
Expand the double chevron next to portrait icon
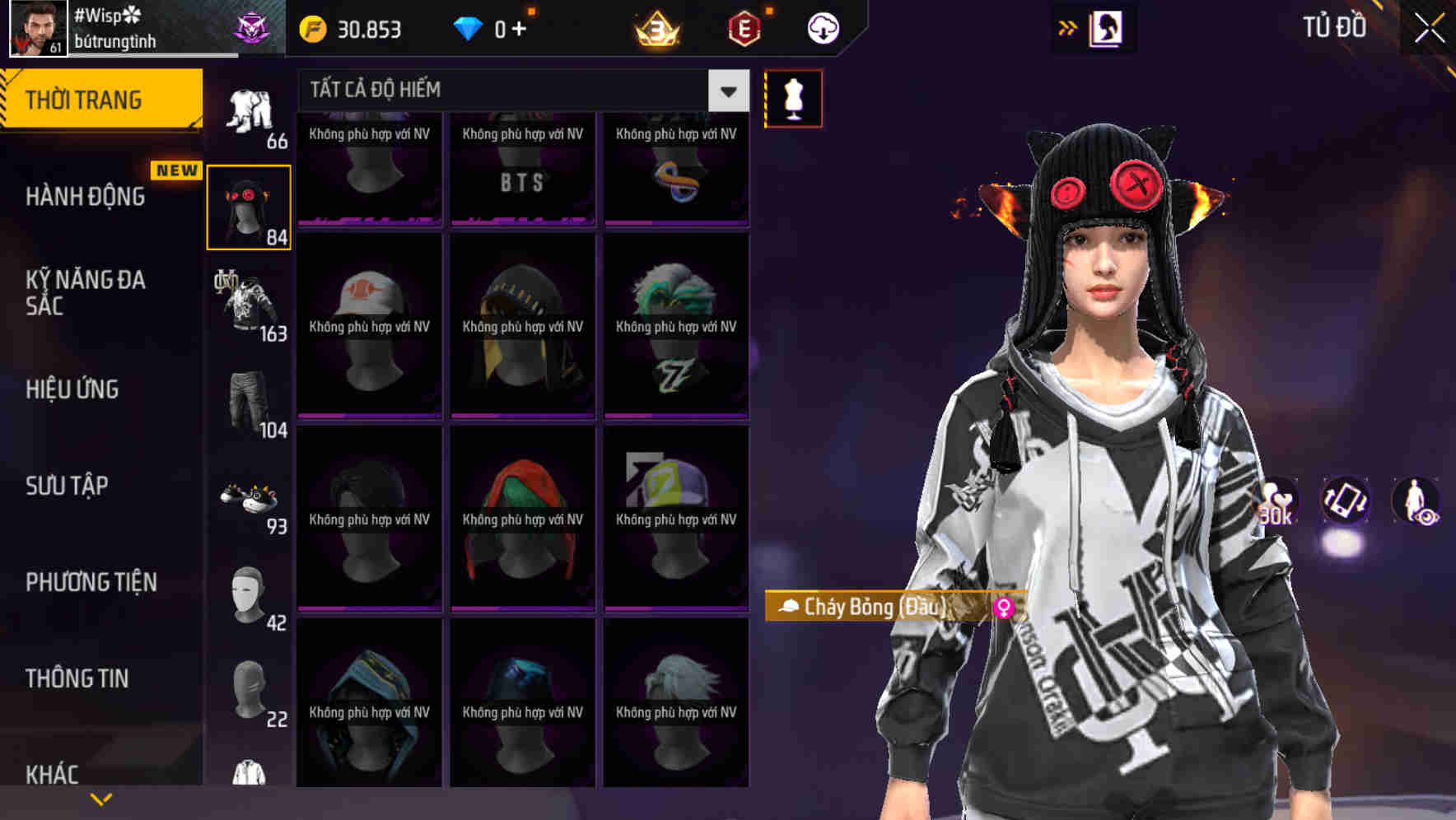click(x=1066, y=27)
